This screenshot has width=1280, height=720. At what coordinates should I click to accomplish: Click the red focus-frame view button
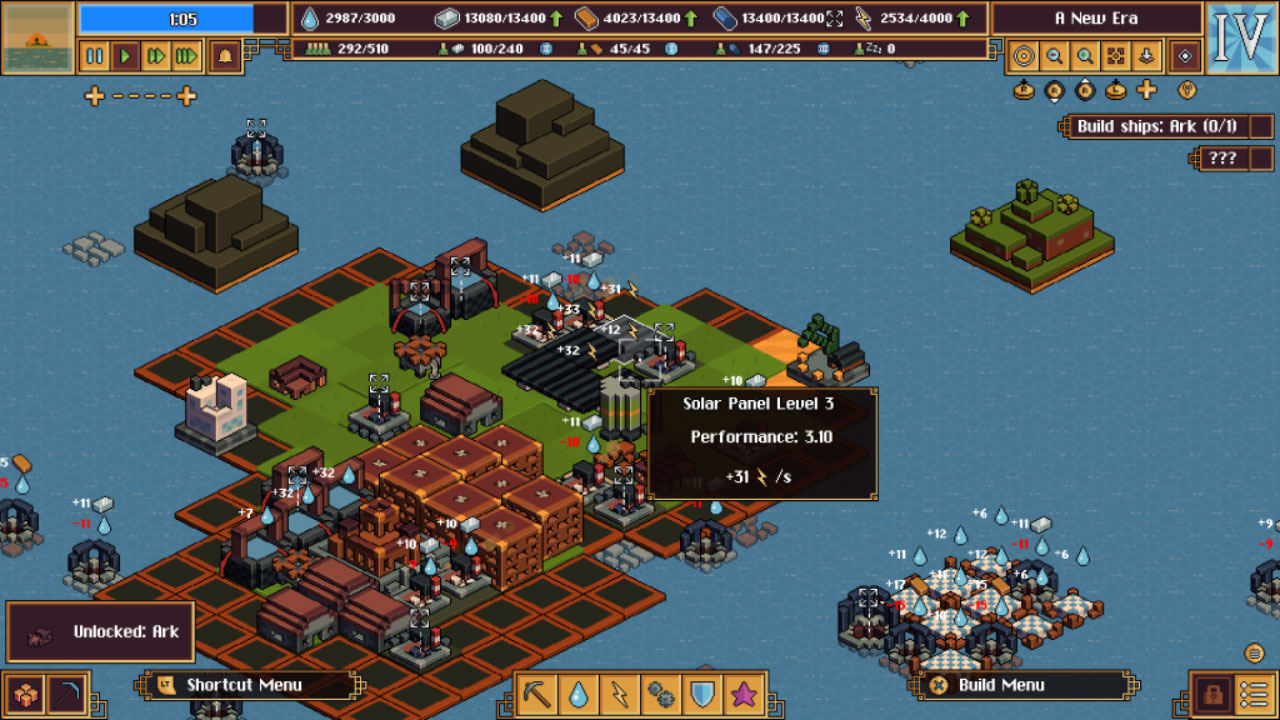pyautogui.click(x=1116, y=56)
